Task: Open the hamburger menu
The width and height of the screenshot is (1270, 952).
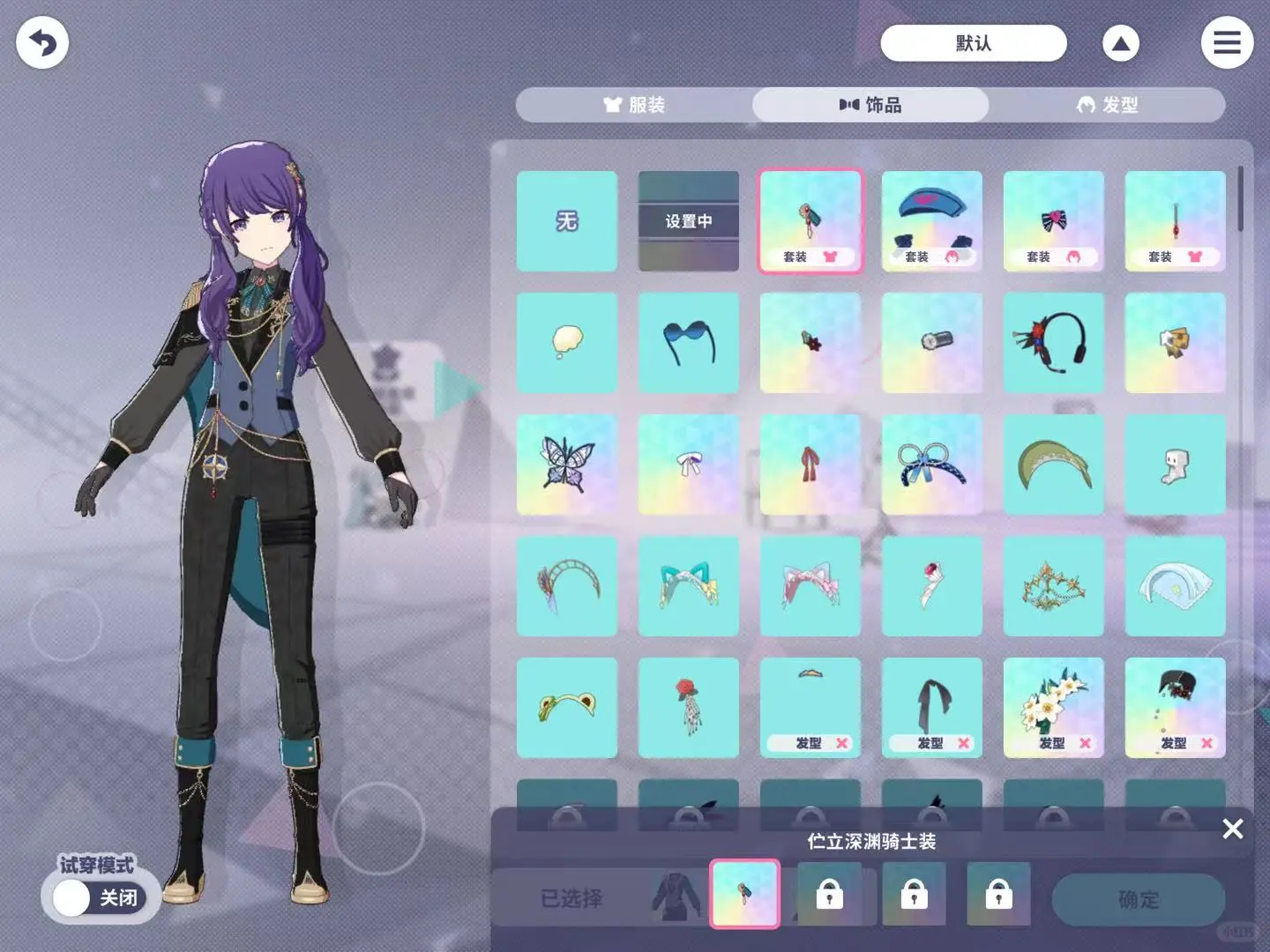Action: 1227,42
